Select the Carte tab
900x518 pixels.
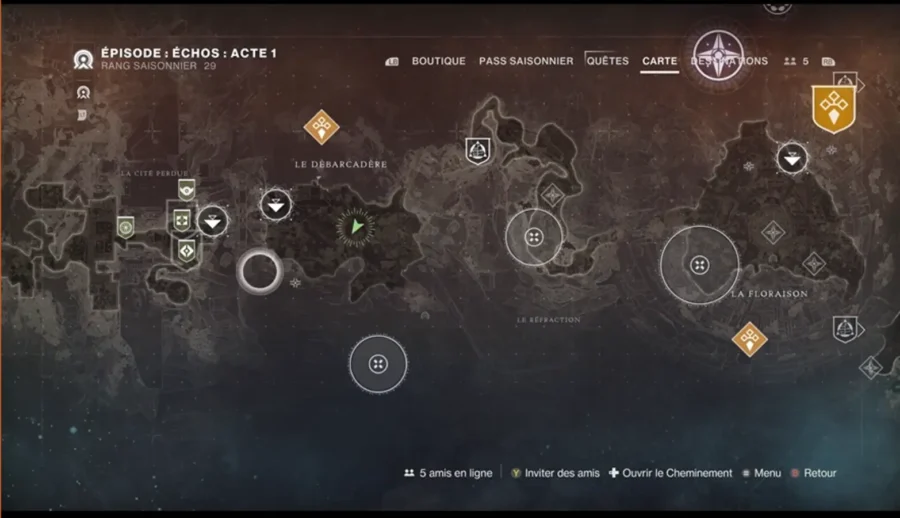click(x=659, y=61)
